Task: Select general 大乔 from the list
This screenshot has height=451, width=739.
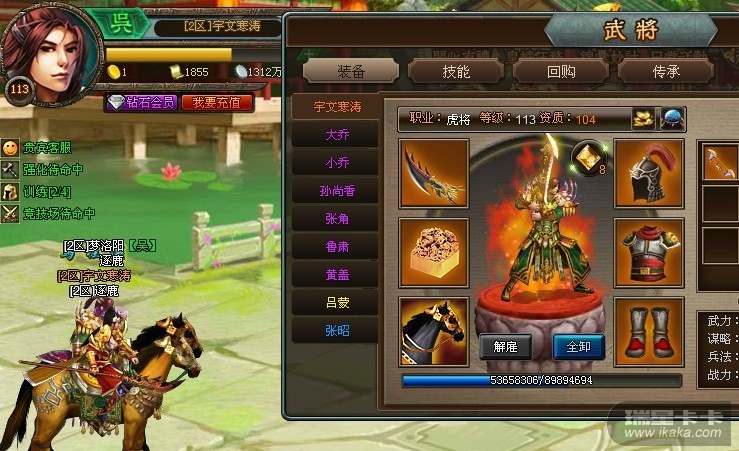Action: click(337, 134)
